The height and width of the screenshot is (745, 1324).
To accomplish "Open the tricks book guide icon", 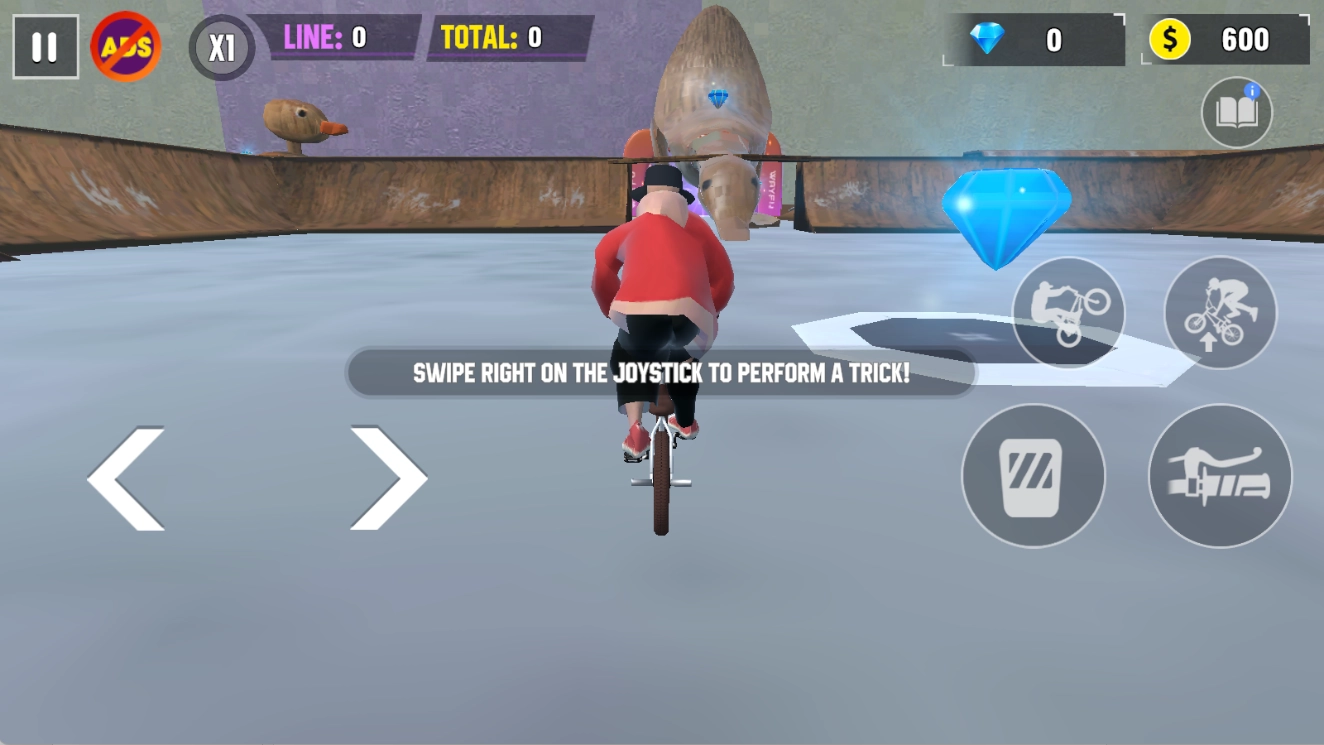I will click(x=1236, y=113).
